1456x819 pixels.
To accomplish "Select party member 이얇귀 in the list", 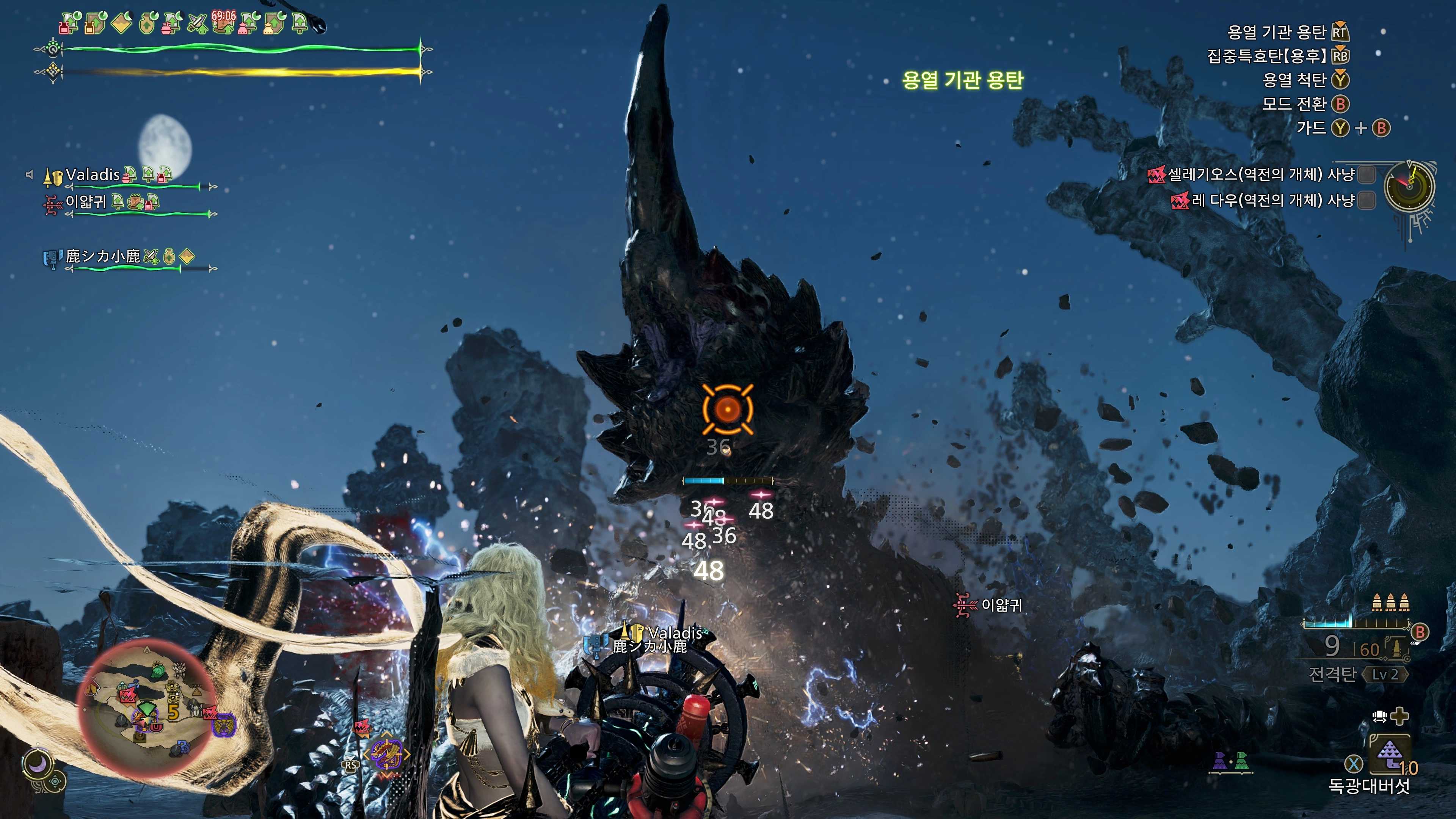I will (86, 202).
